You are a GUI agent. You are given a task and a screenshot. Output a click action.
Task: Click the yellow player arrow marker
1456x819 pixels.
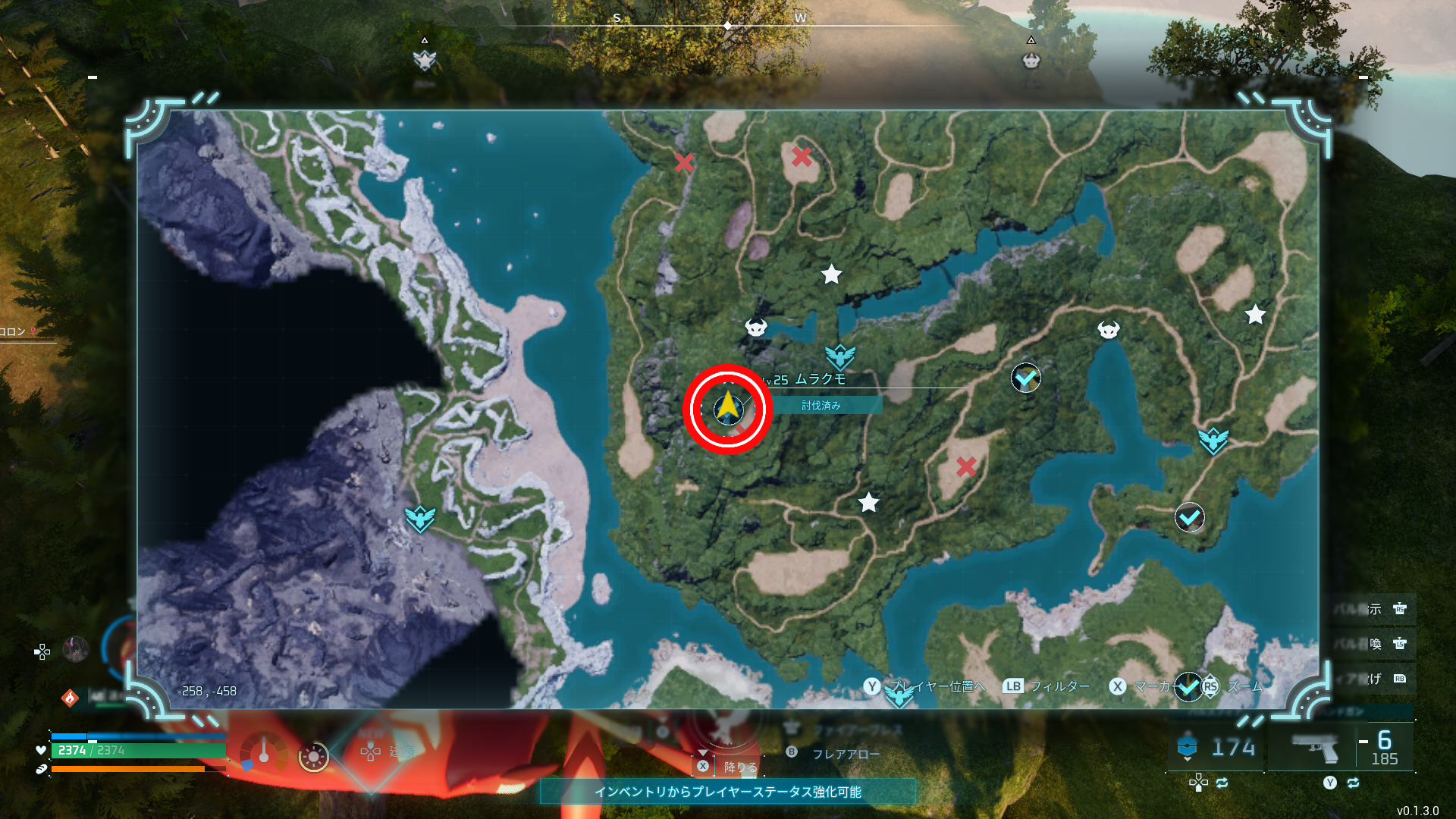(x=728, y=407)
